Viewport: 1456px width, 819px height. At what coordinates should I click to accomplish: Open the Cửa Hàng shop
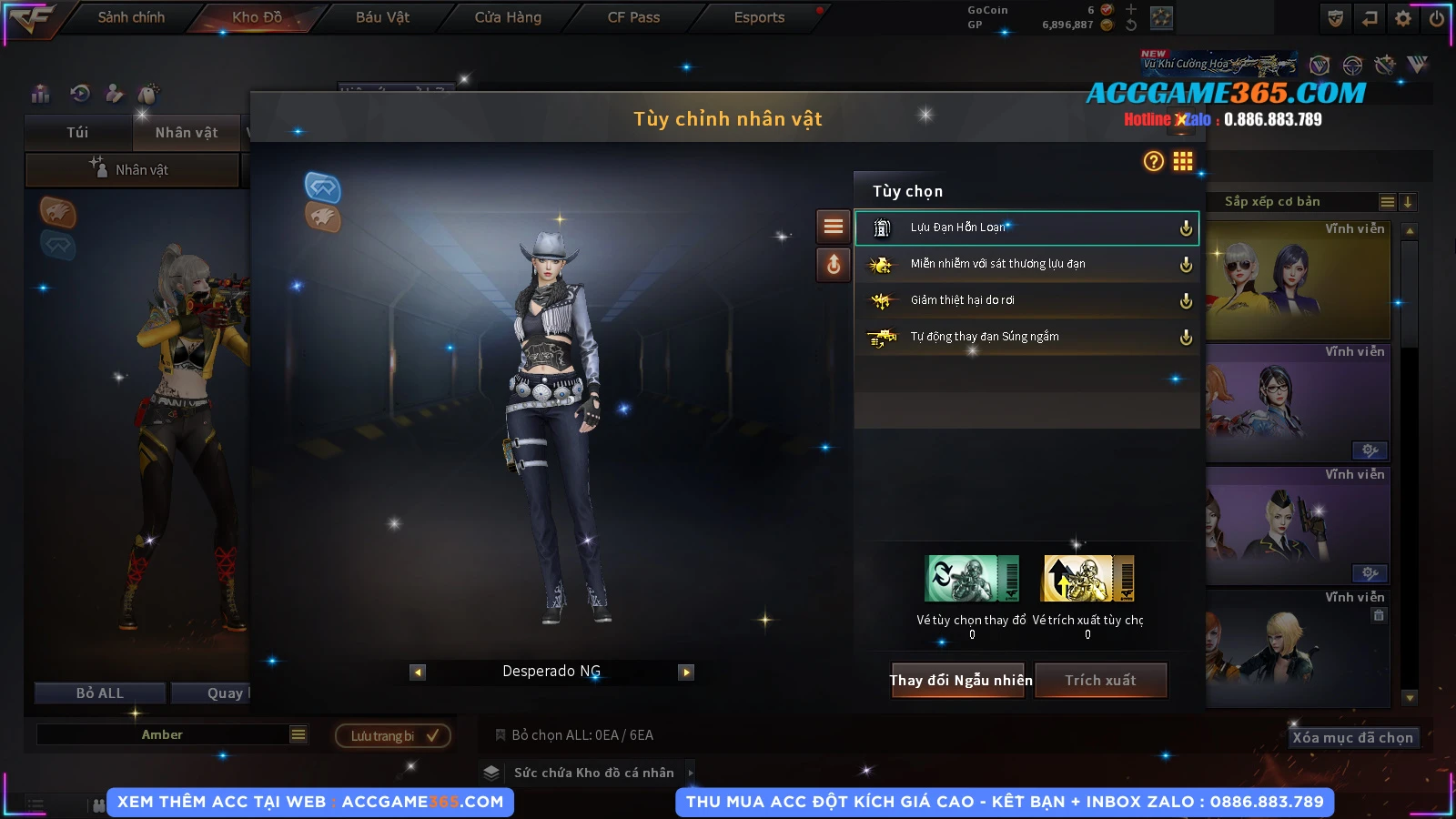click(508, 17)
